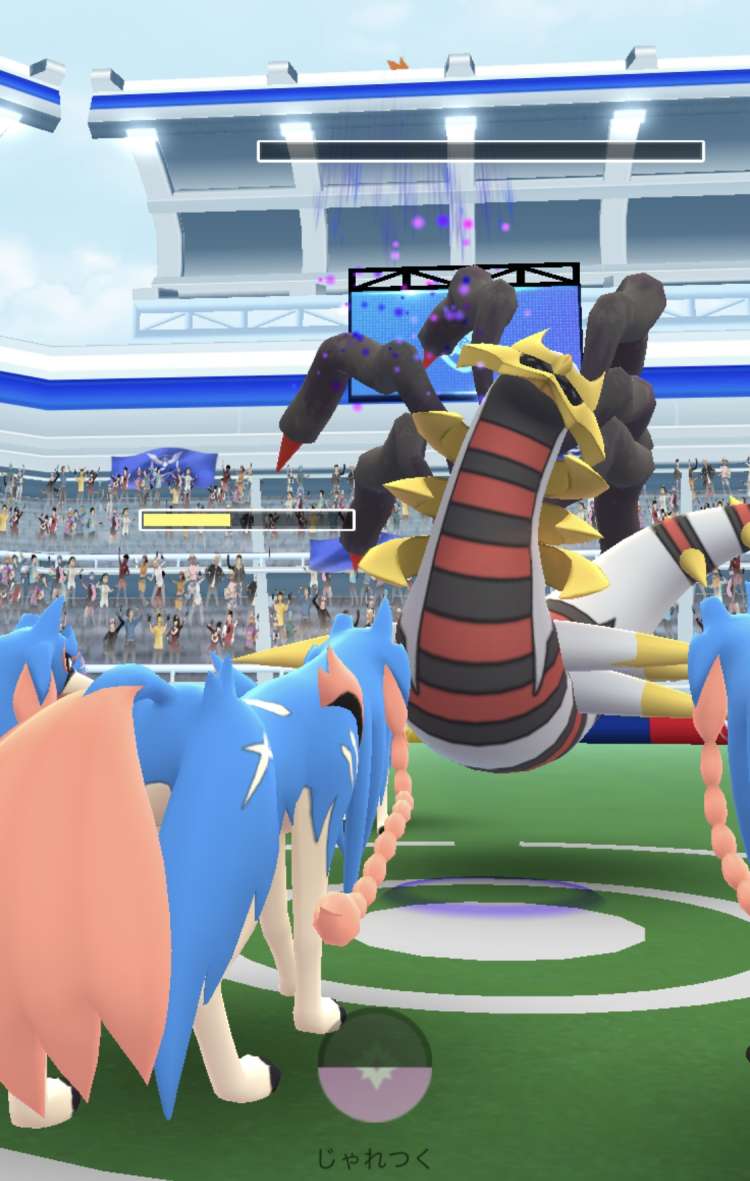The height and width of the screenshot is (1181, 750).
Task: Activate the じゃれつく charged attack button
Action: (x=375, y=1066)
